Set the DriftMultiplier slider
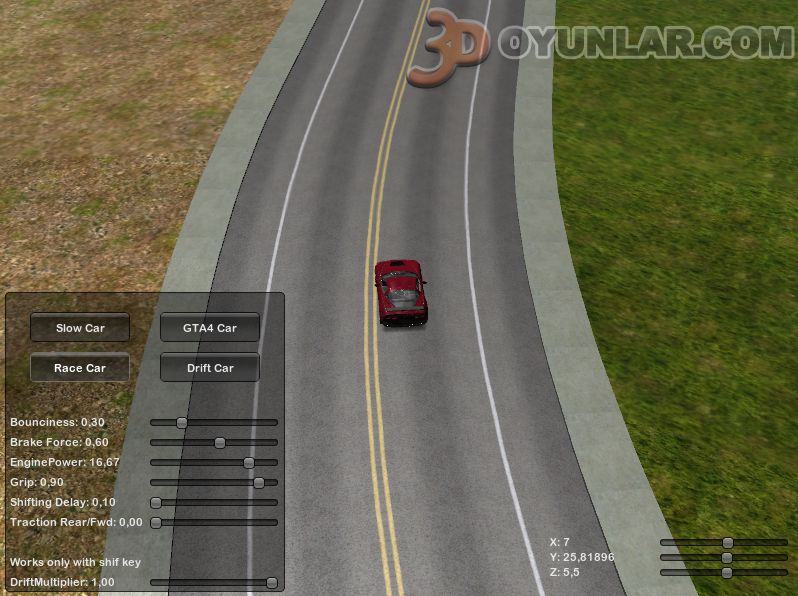 [x=271, y=582]
